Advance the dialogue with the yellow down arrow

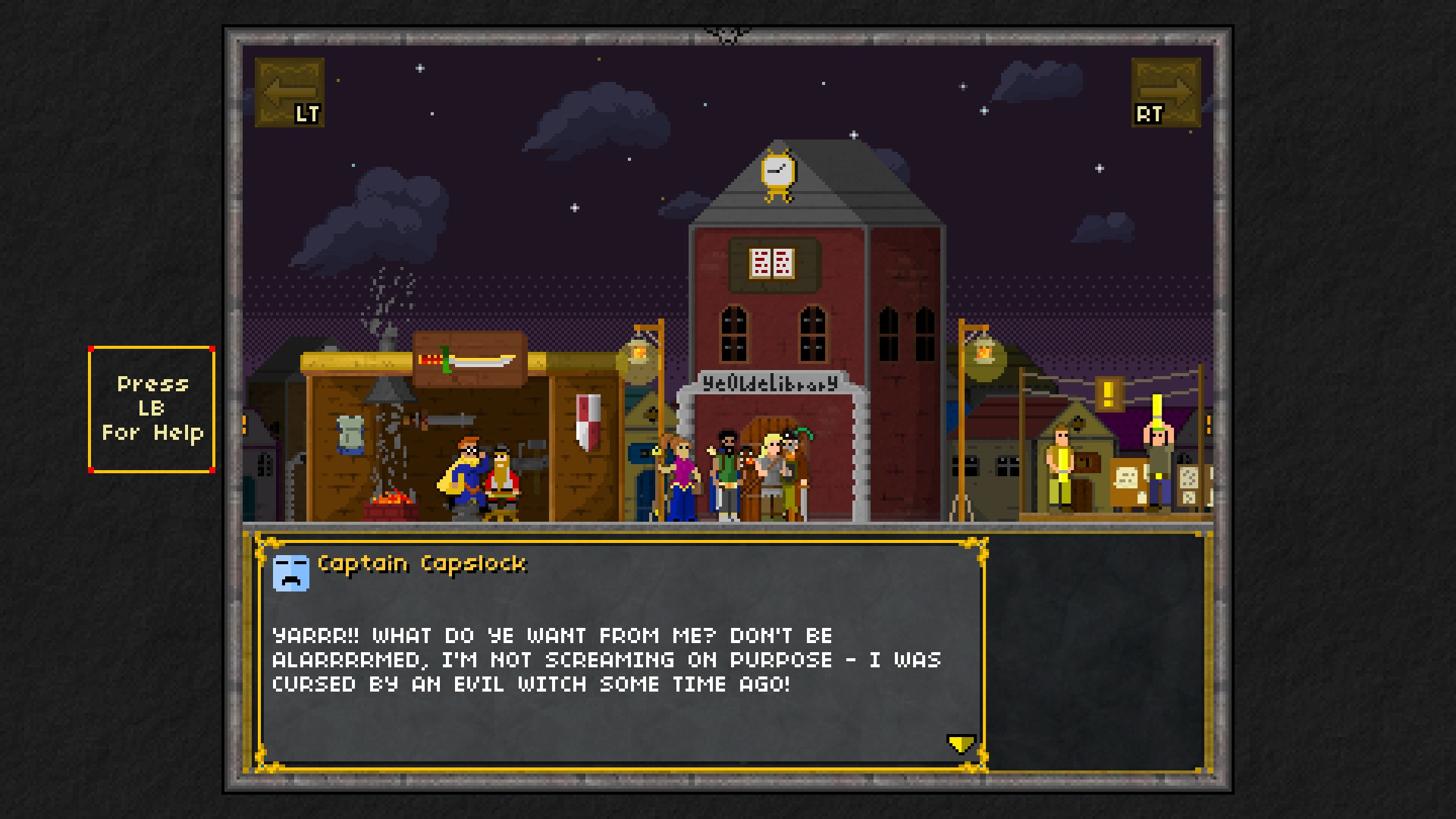click(961, 743)
